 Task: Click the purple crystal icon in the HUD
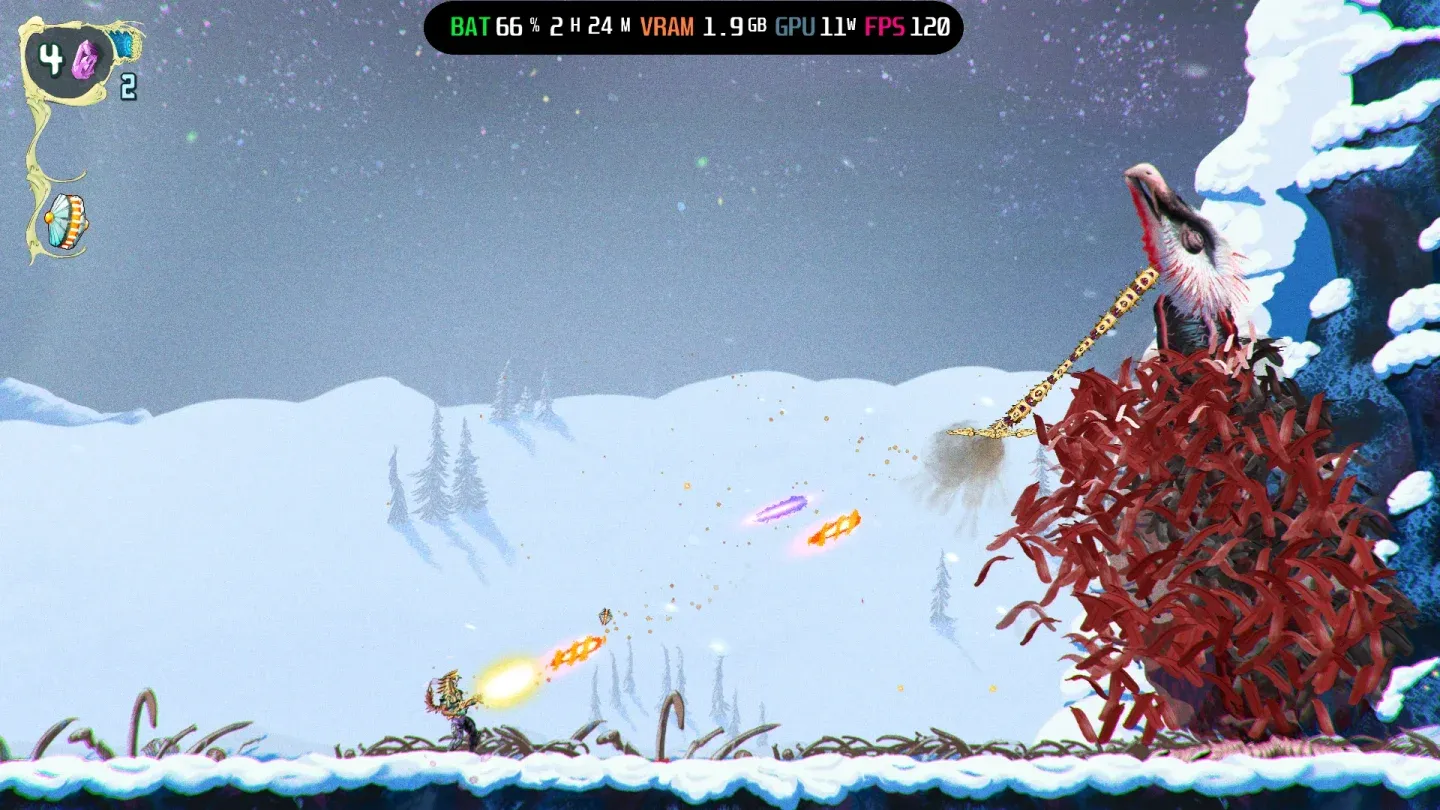[x=85, y=58]
